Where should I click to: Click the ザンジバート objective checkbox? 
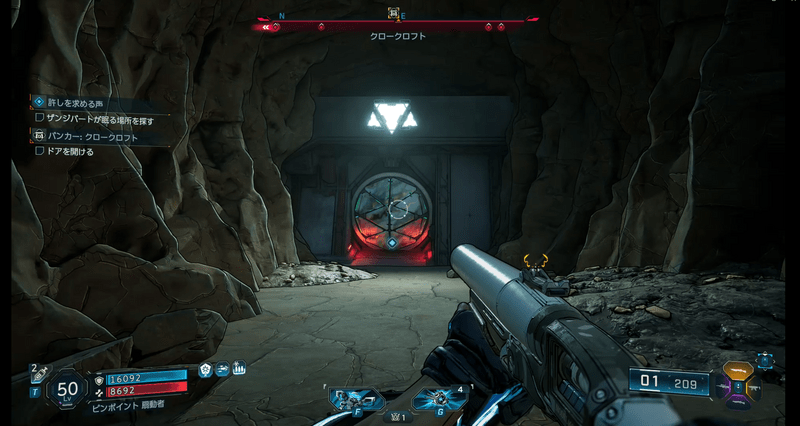click(x=40, y=118)
